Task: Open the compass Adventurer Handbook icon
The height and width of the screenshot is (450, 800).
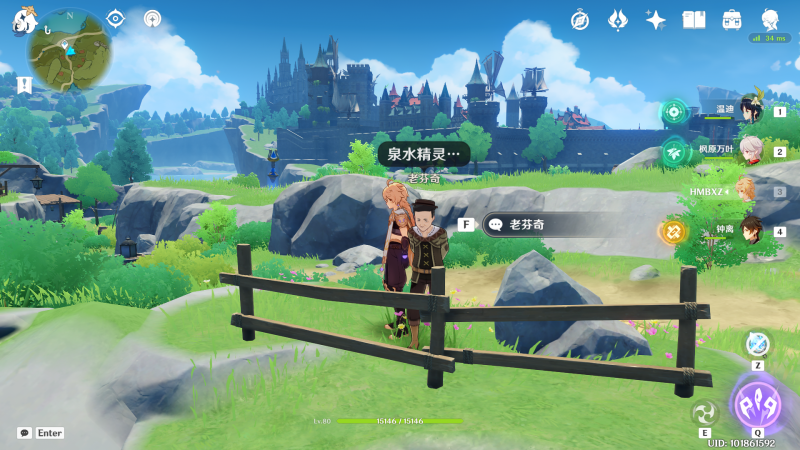Action: click(580, 19)
